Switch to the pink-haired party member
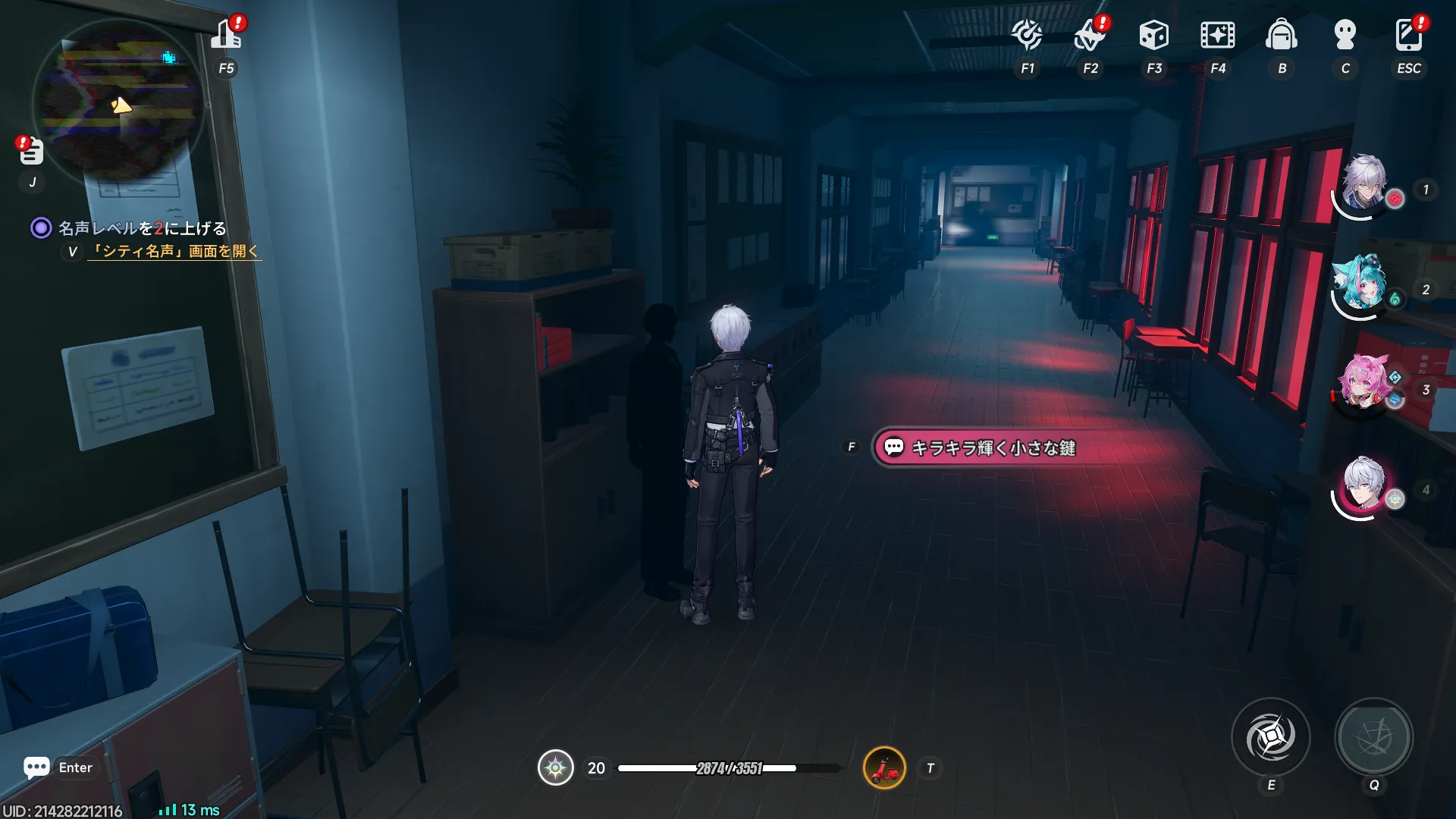 (x=1363, y=384)
